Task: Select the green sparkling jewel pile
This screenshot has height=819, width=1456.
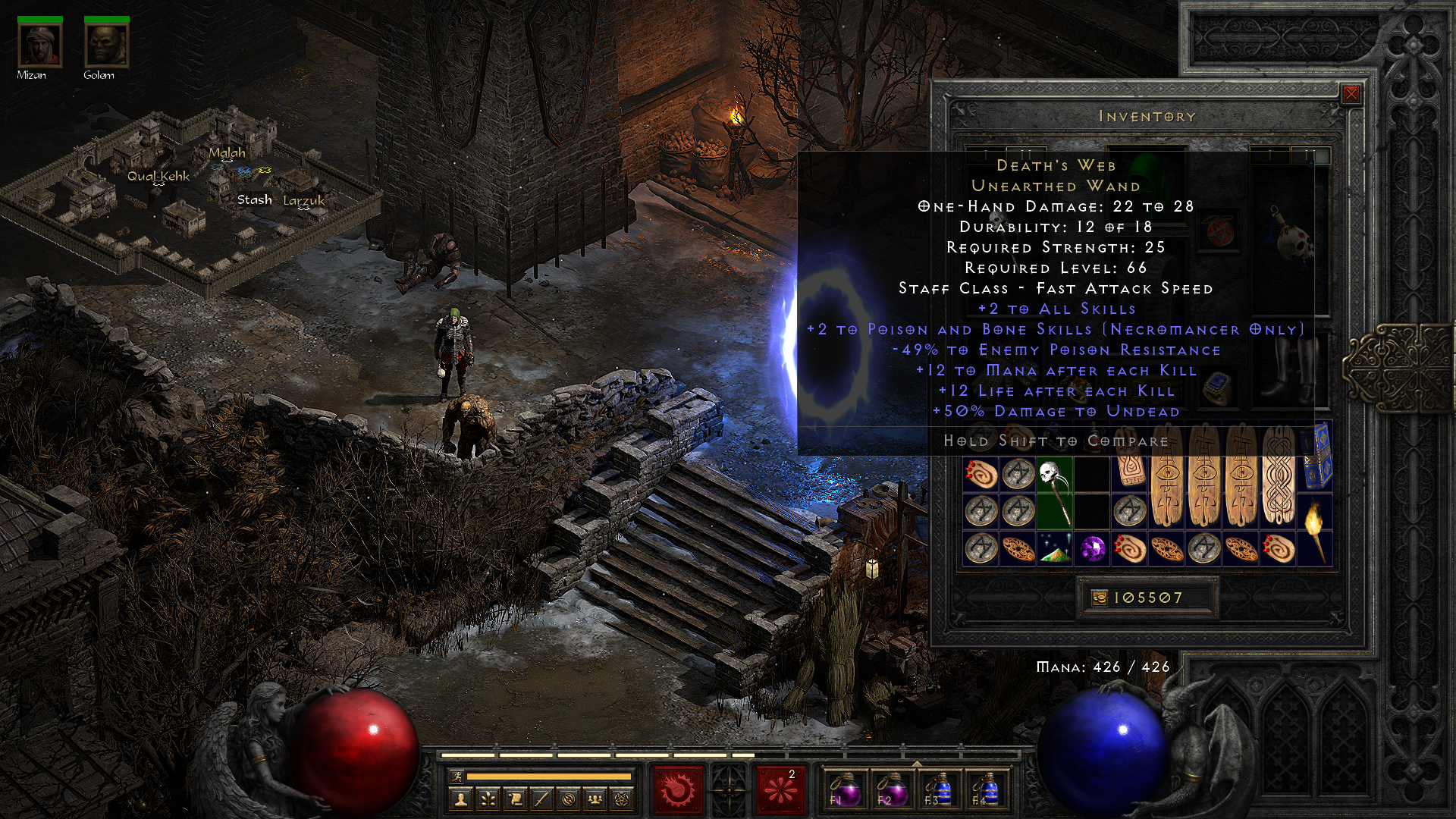Action: (x=1055, y=548)
